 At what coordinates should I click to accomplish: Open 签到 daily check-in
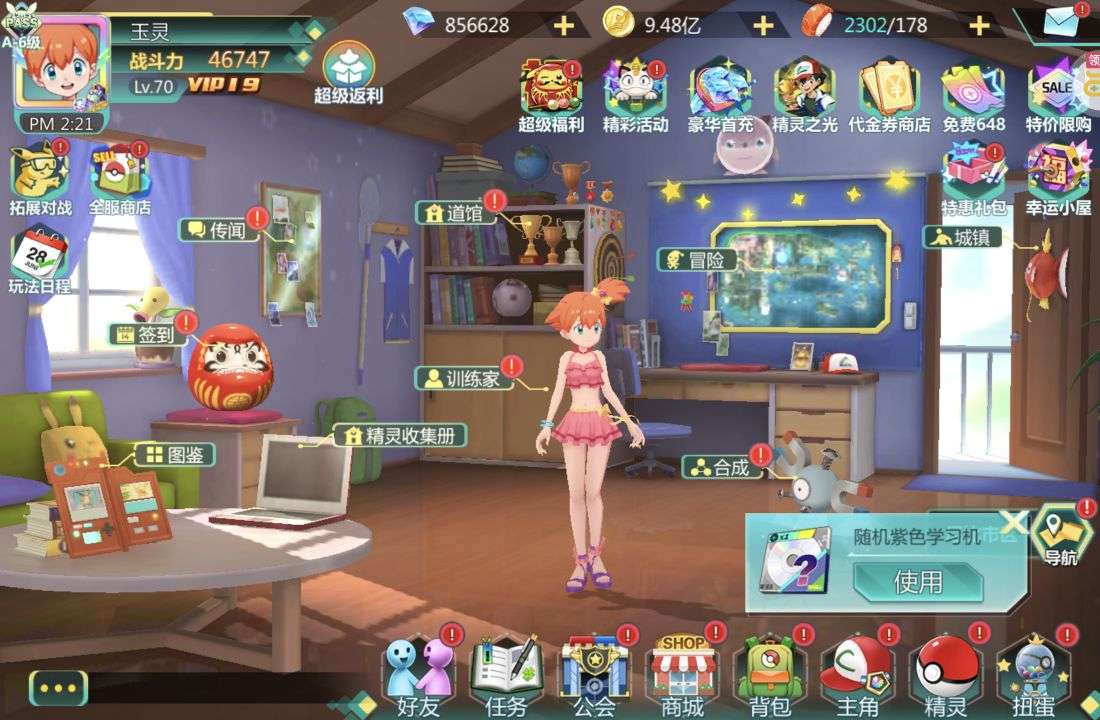[x=151, y=335]
